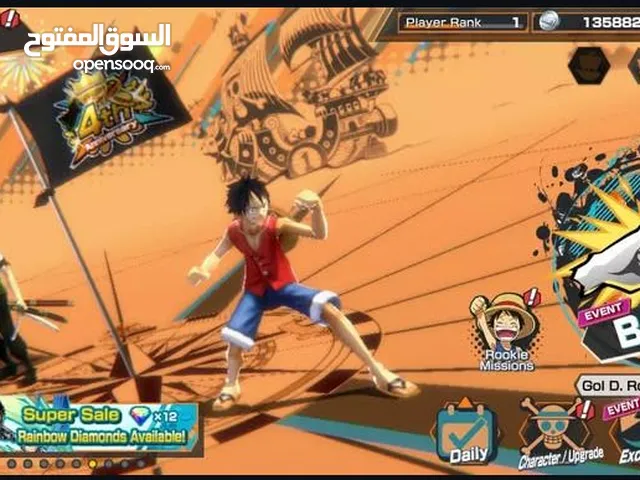The image size is (640, 480).
Task: Click the red exclamation notification in the corner
Action: (x=10, y=18)
